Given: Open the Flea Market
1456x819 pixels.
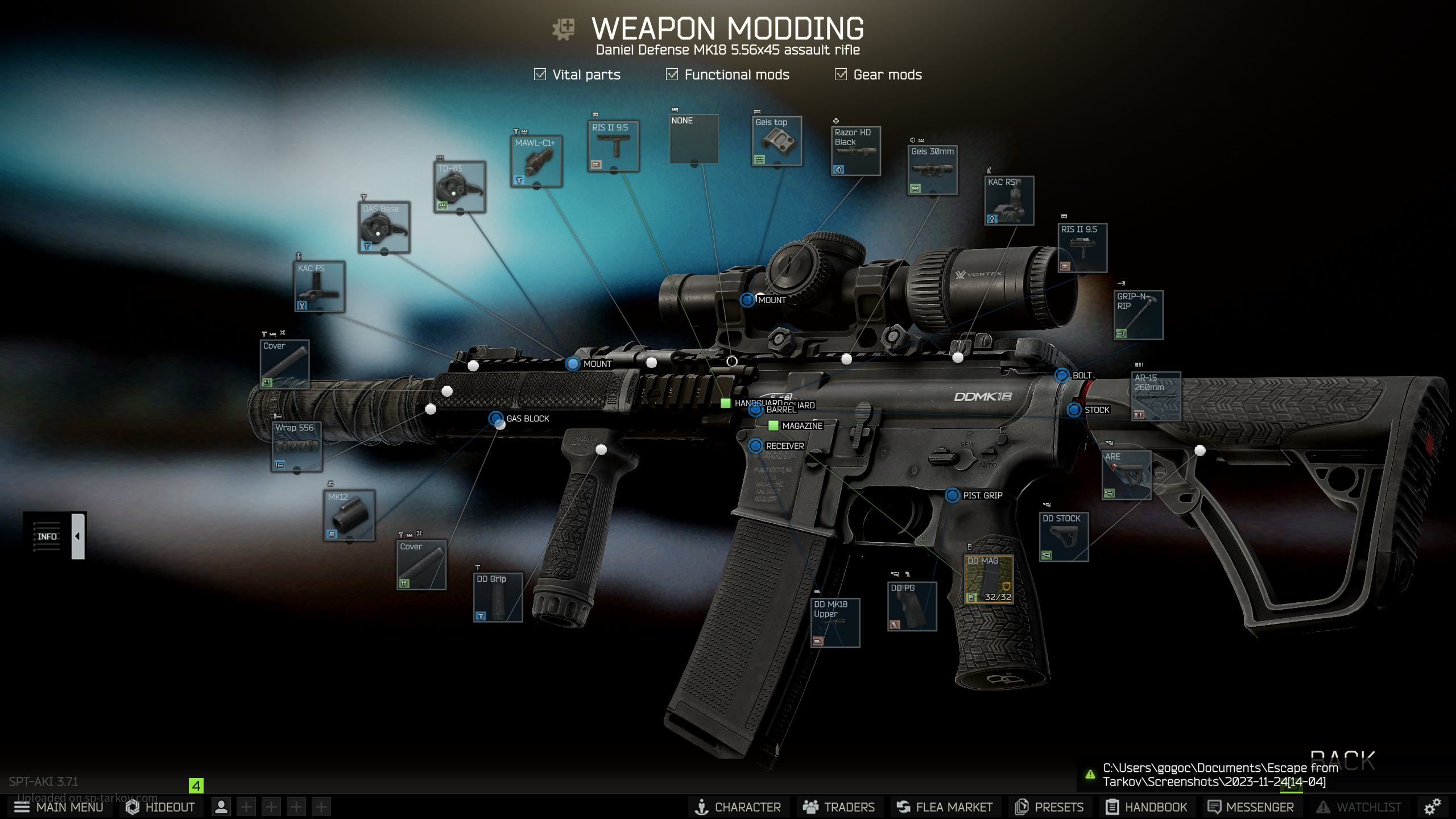Looking at the screenshot, I should (x=945, y=807).
